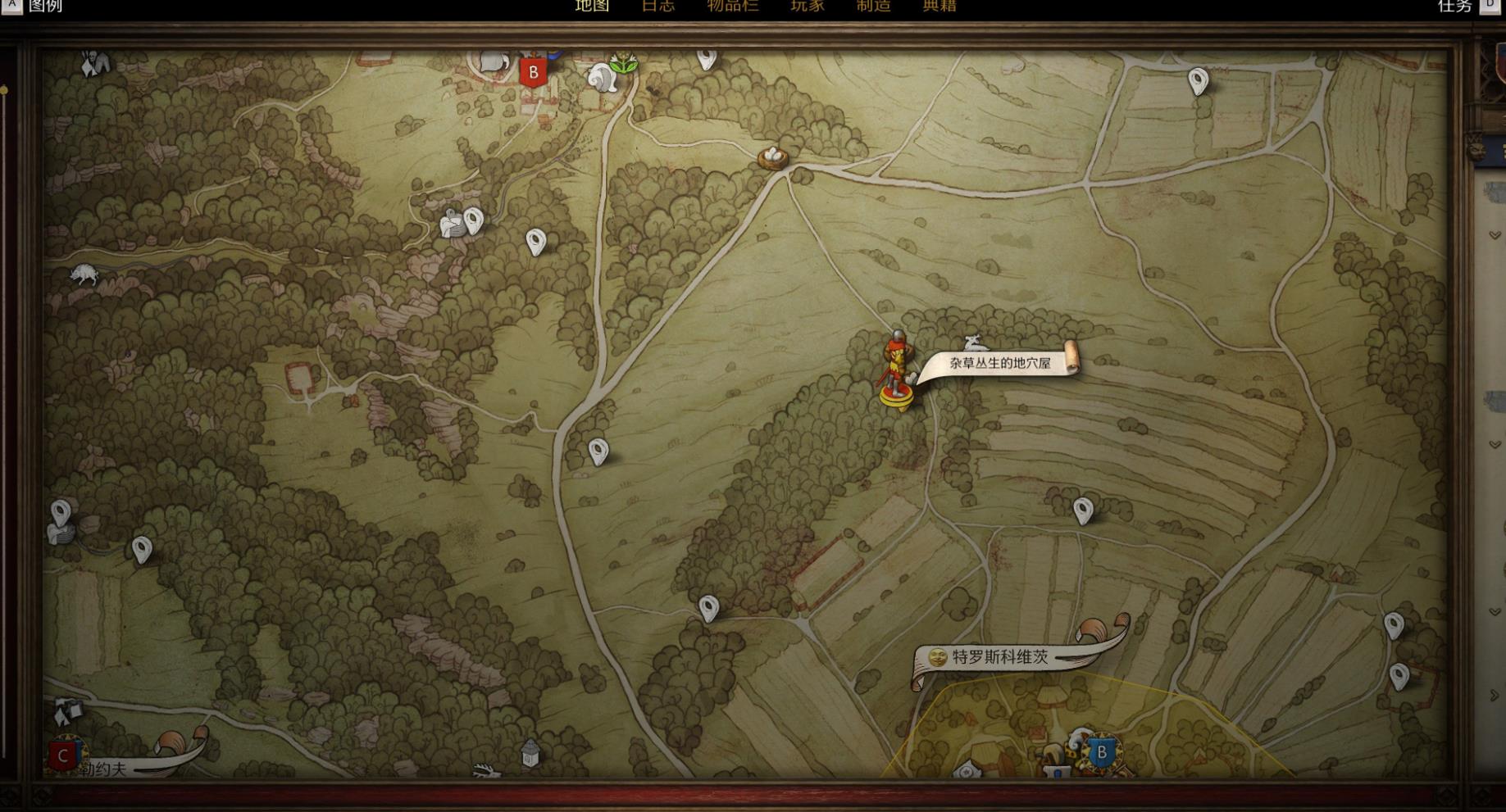Click the blue B quest marker

pos(1102,752)
